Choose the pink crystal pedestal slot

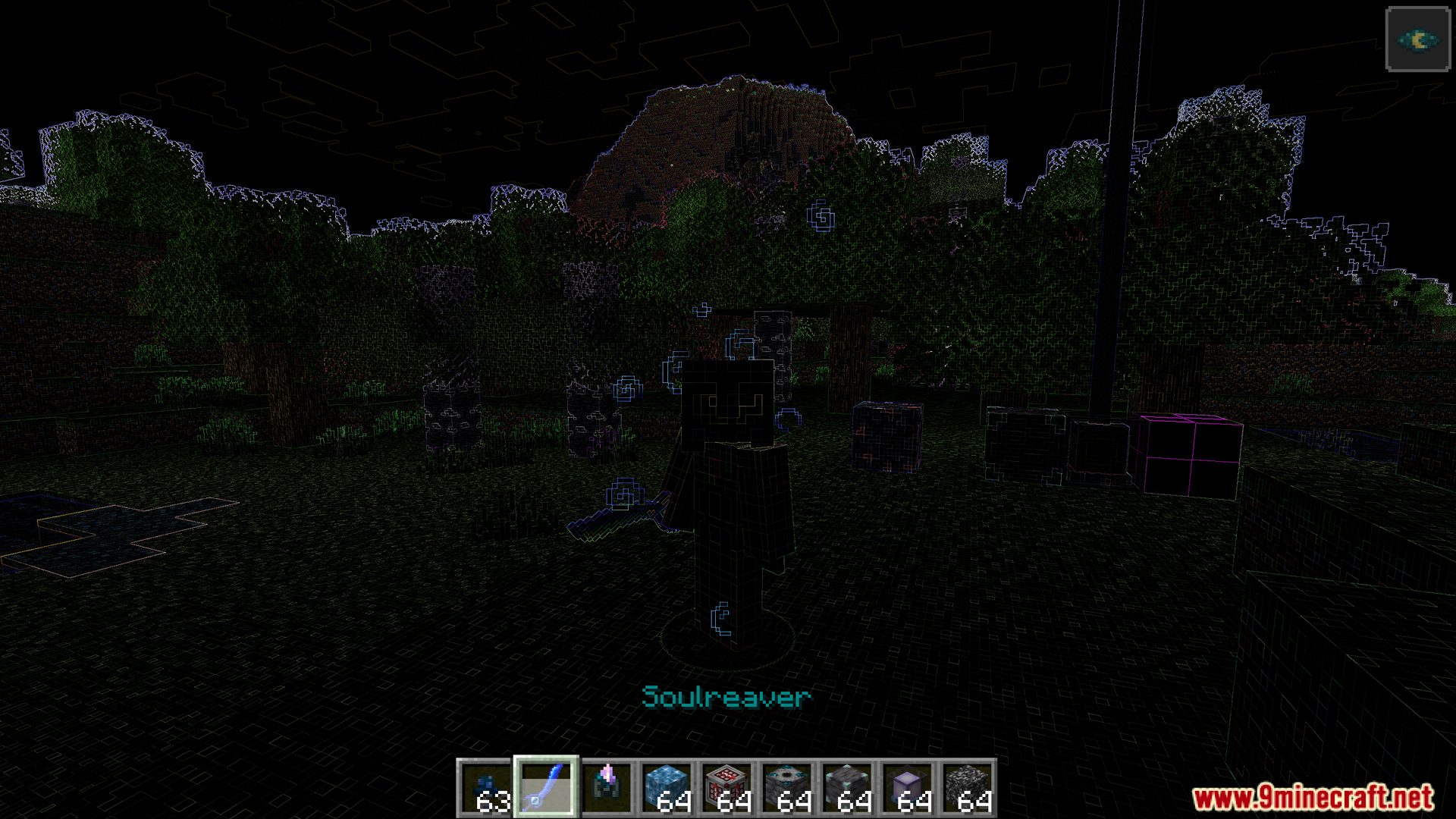[x=607, y=787]
